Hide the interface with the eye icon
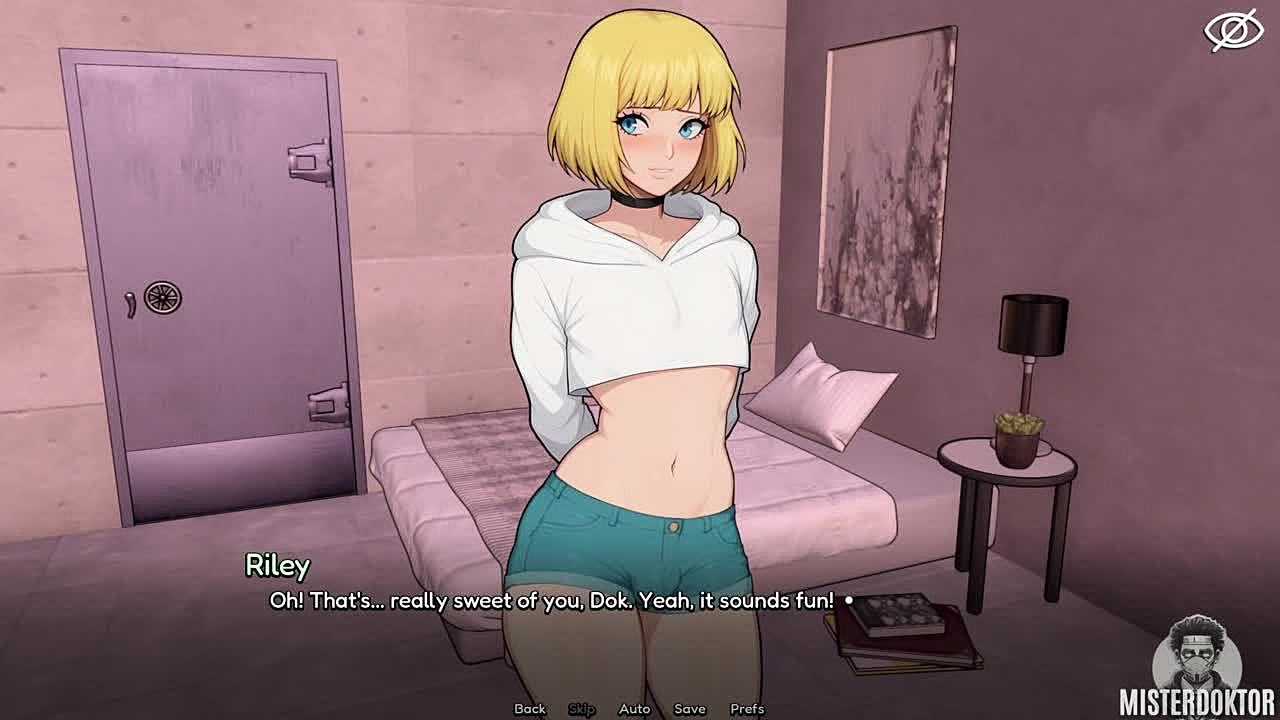The height and width of the screenshot is (720, 1280). 1233,30
